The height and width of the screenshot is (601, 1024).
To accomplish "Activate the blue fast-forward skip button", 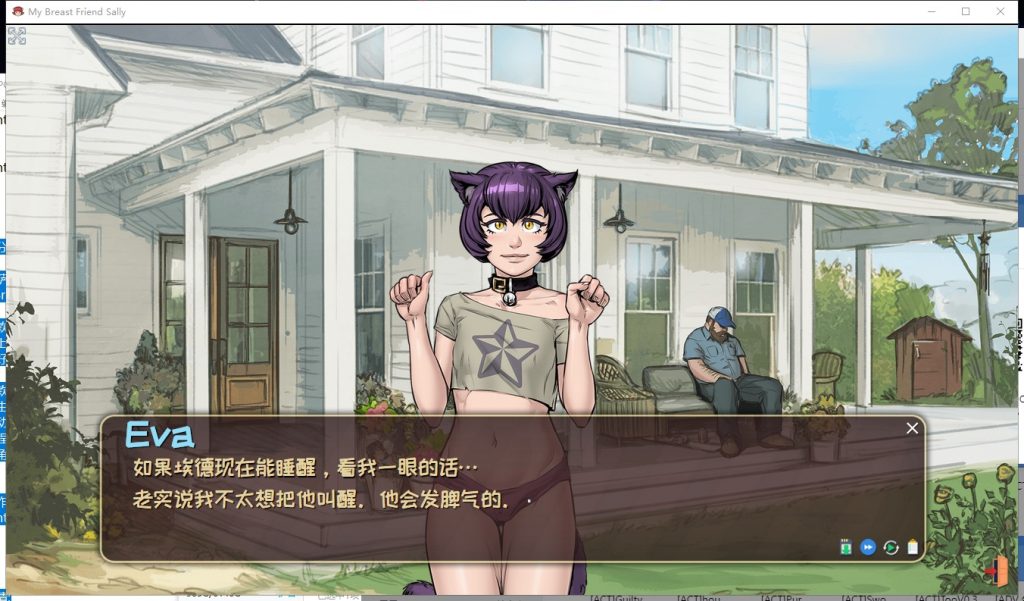I will pos(868,547).
